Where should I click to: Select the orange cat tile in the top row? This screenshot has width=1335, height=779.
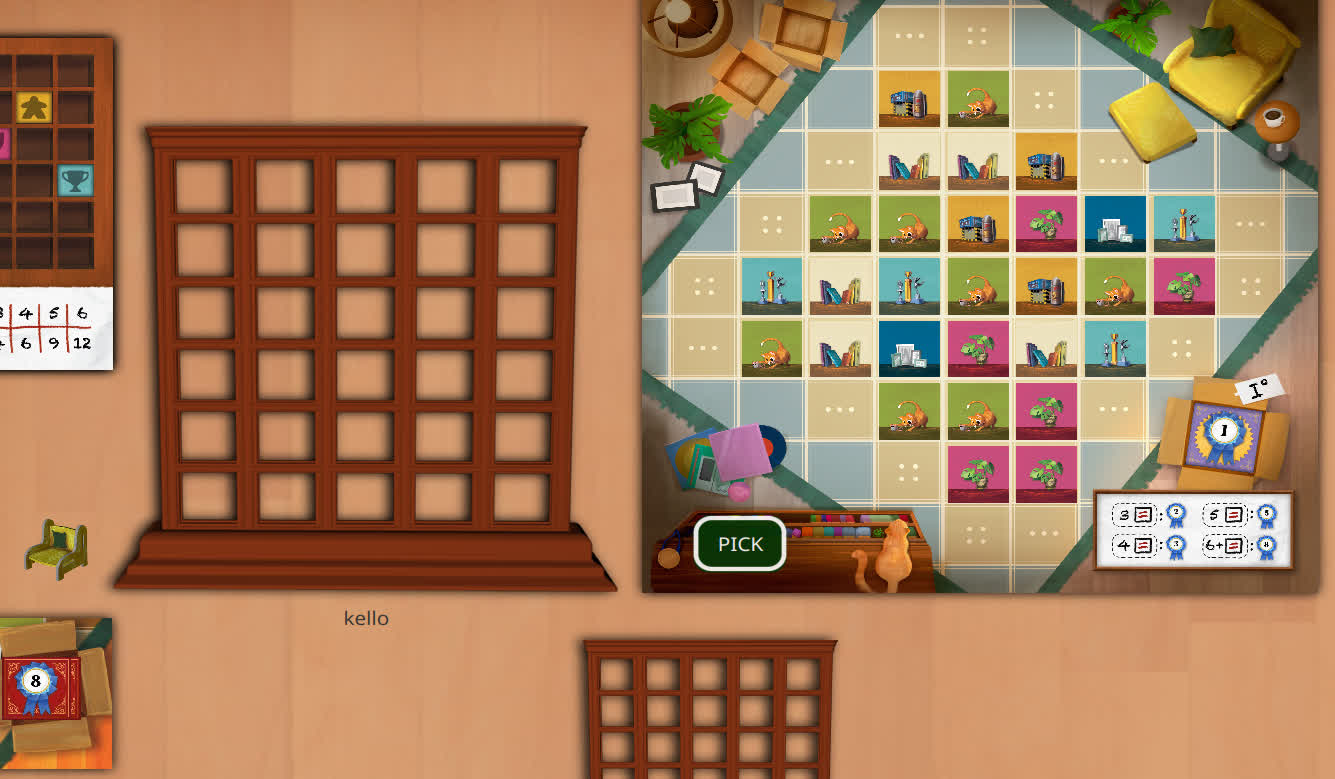978,100
